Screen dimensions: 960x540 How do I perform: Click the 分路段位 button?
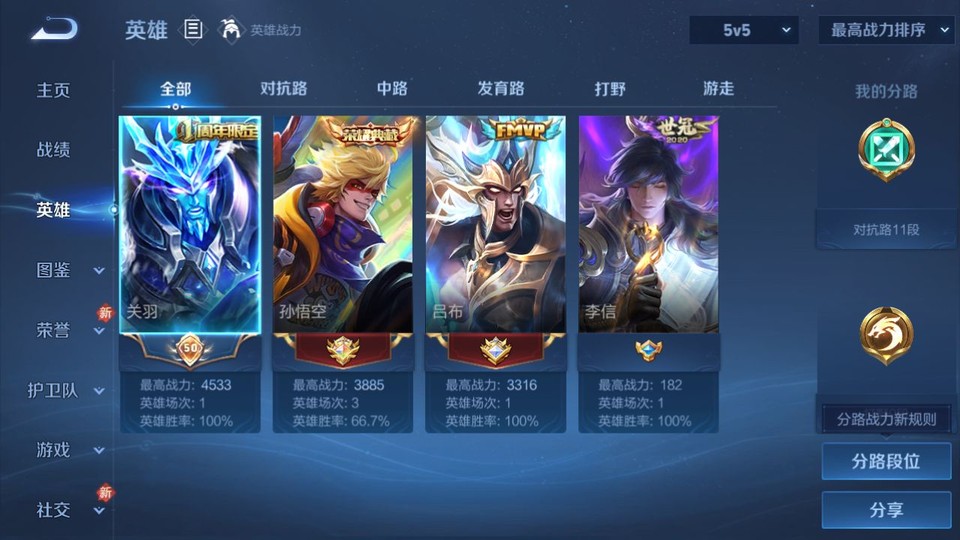tap(886, 462)
